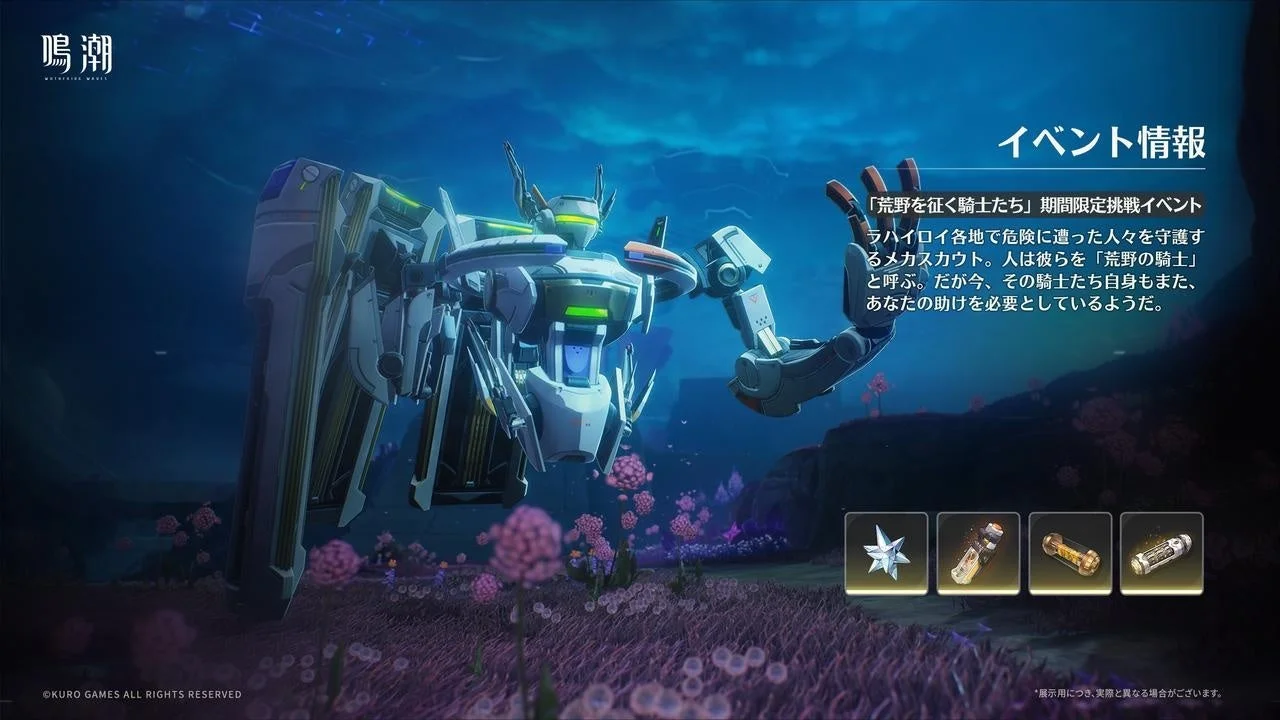This screenshot has height=720, width=1280.
Task: Select the silver sealed tube reward
Action: point(1161,553)
